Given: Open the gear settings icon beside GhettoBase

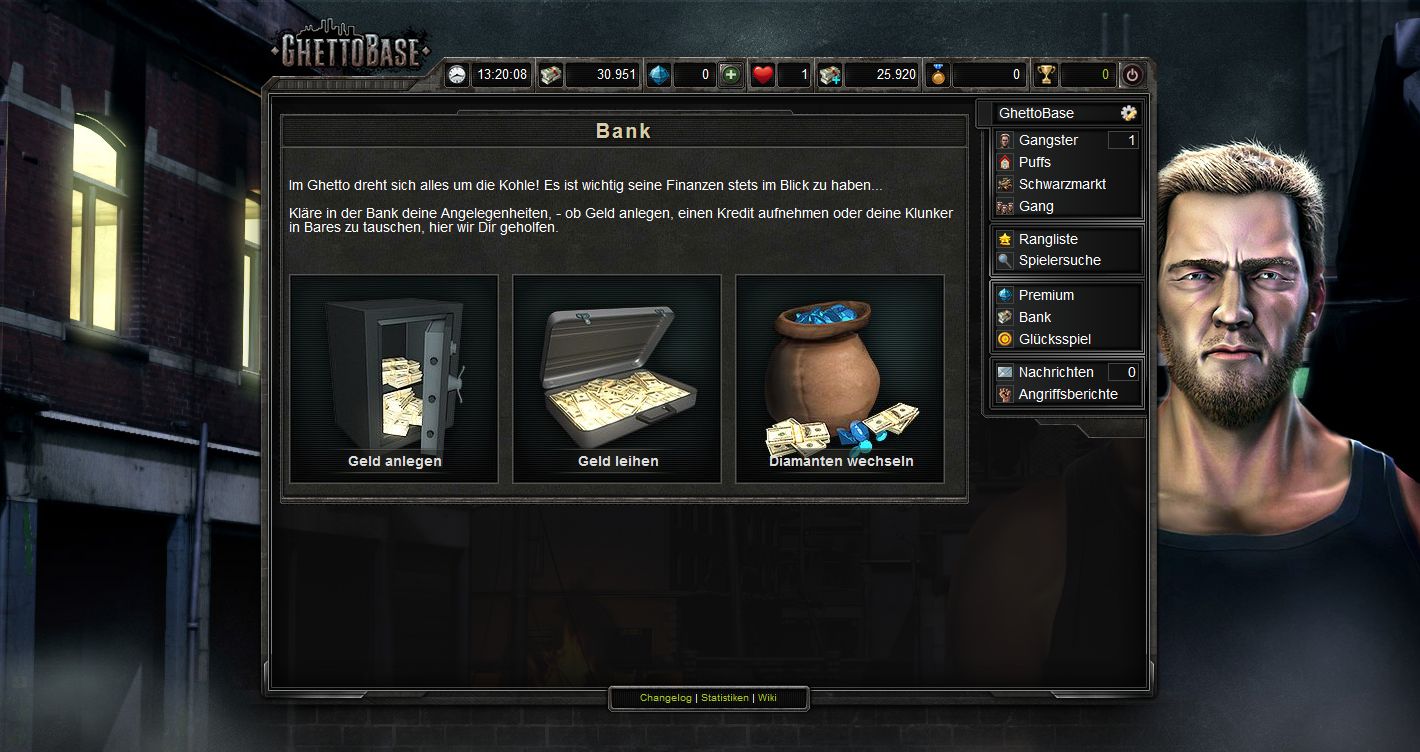Looking at the screenshot, I should point(1129,113).
